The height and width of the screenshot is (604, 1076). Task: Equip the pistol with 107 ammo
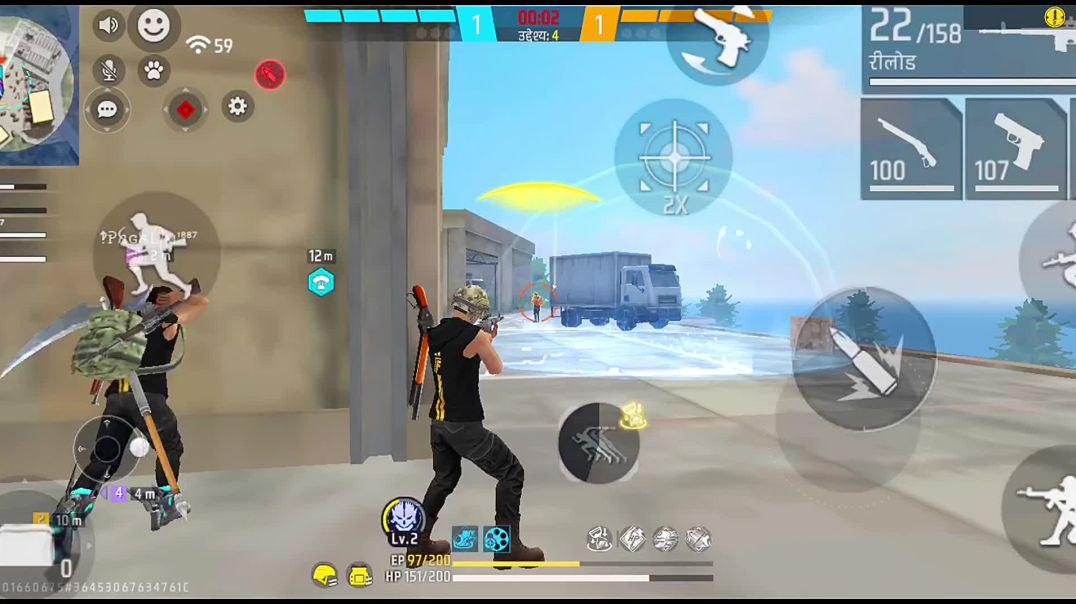[1015, 148]
